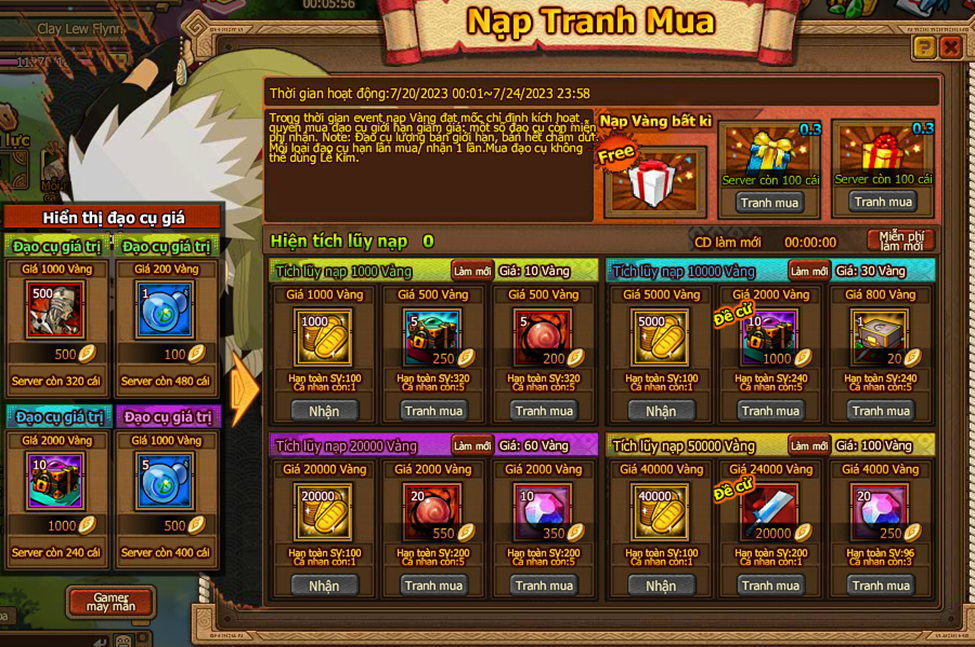Click Tranh mua under the red gift box
This screenshot has width=975, height=647.
tap(882, 201)
